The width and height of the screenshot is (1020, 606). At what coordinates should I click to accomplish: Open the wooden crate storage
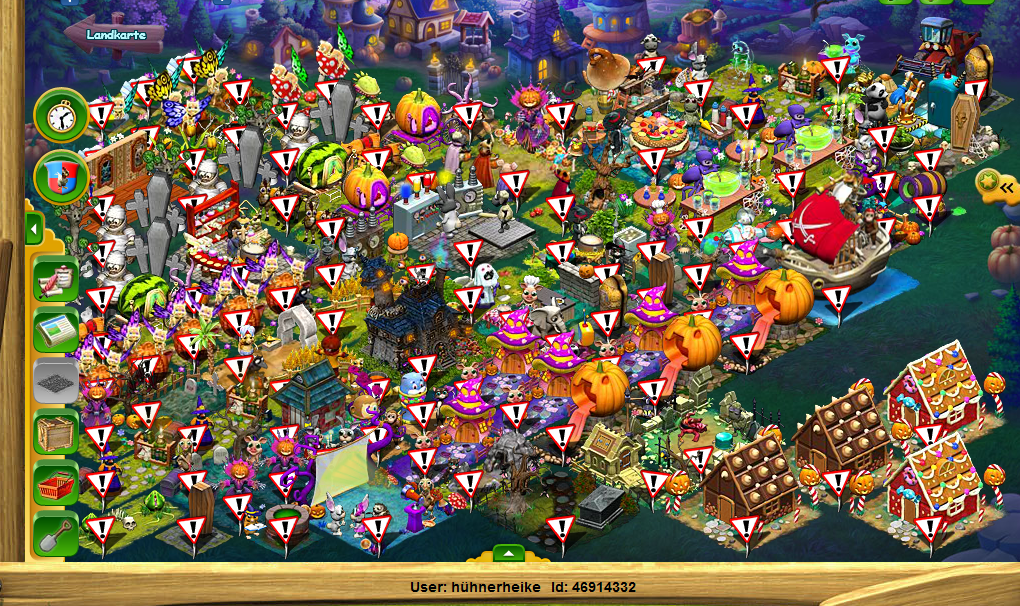pos(56,433)
